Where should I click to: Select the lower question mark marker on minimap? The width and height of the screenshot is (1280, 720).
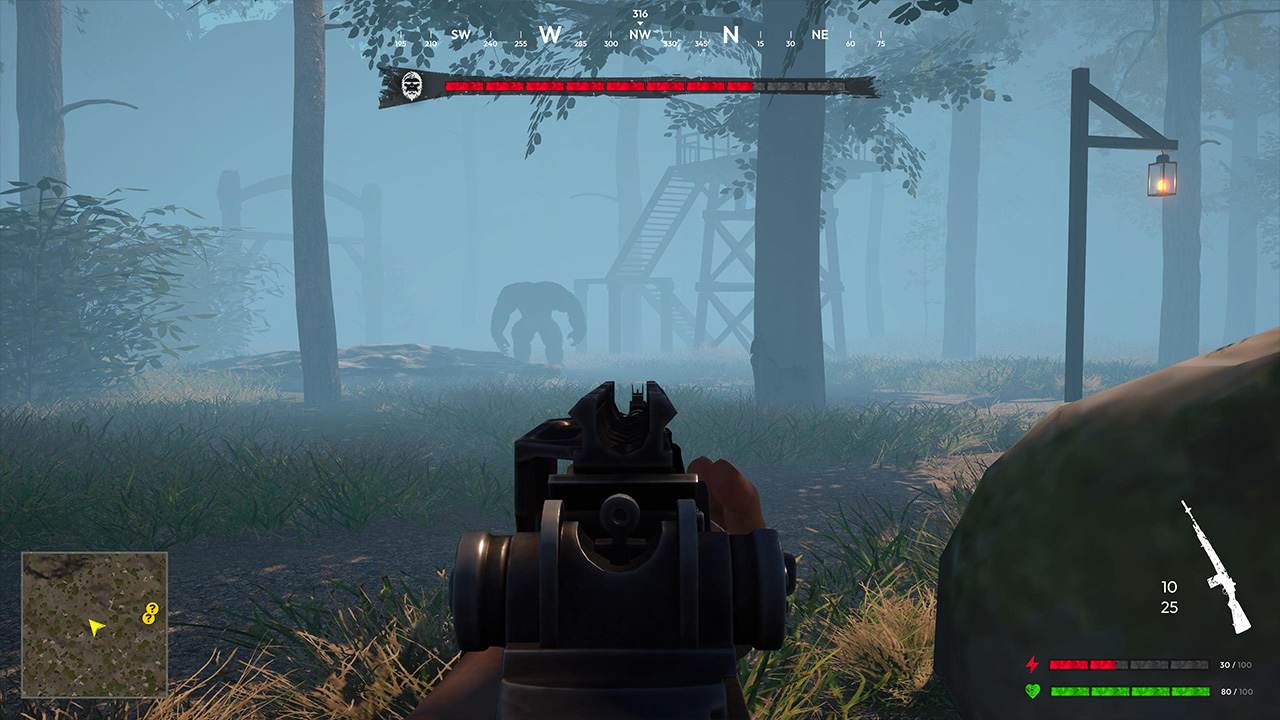coord(148,618)
